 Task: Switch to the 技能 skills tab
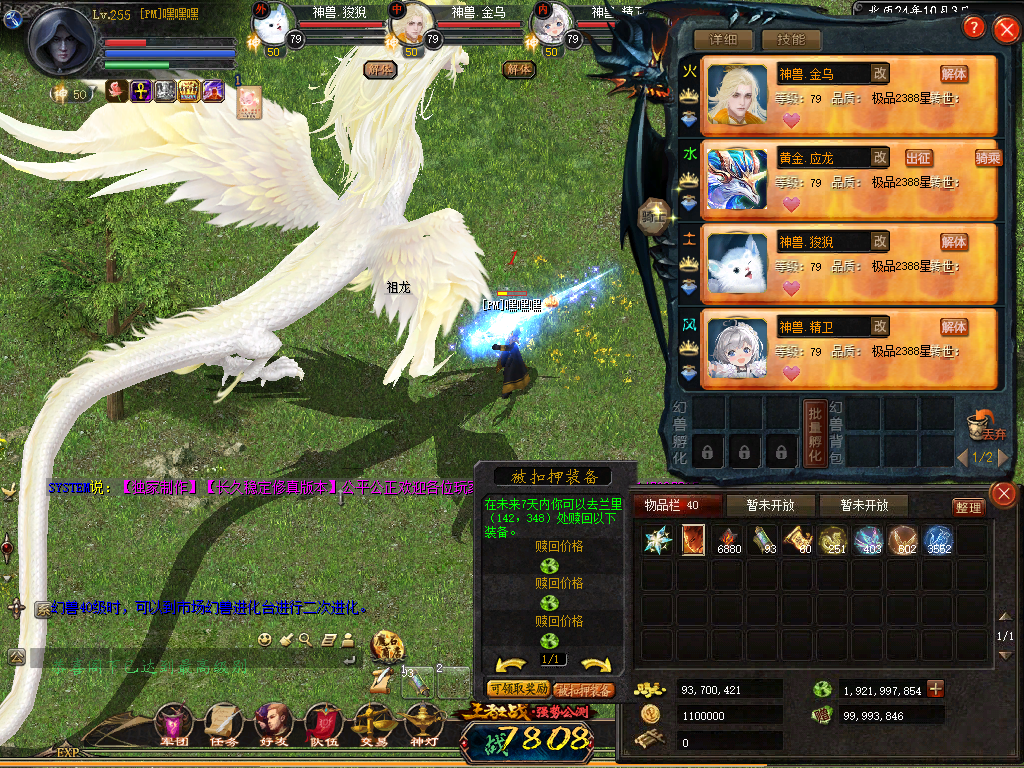[x=791, y=40]
